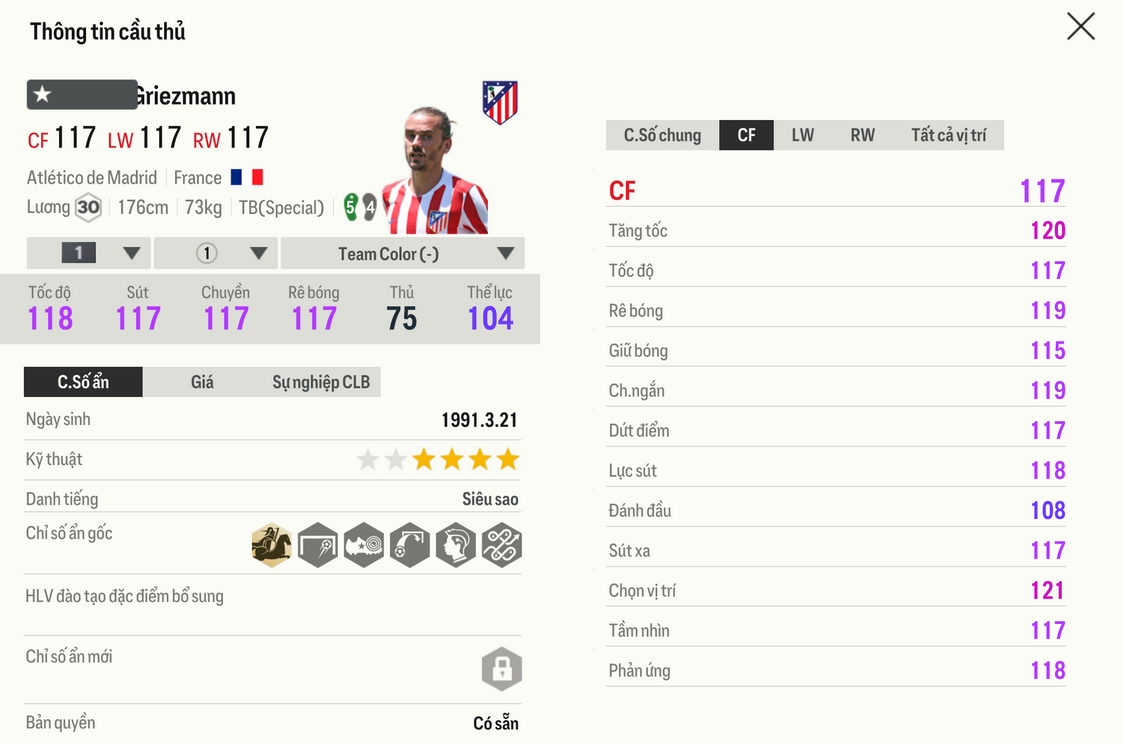Open the upgrade grade 1 dropdown

click(89, 254)
